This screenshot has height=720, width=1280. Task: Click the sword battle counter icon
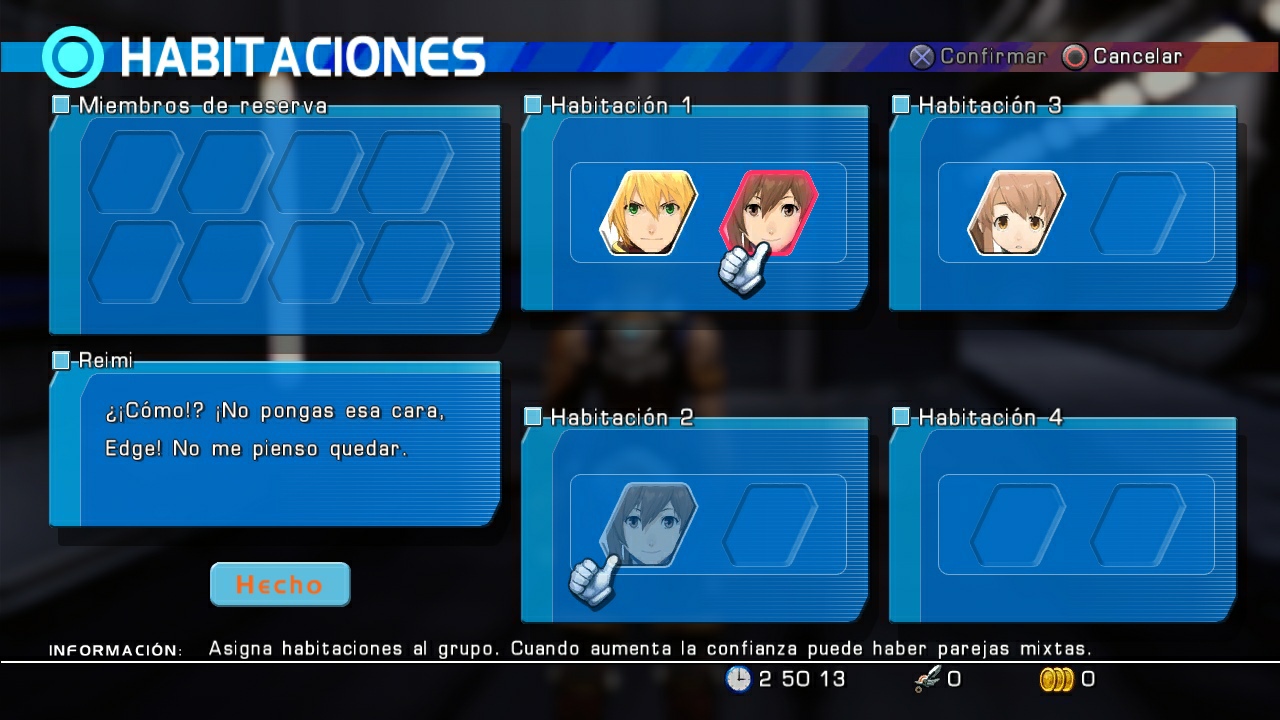click(x=926, y=679)
